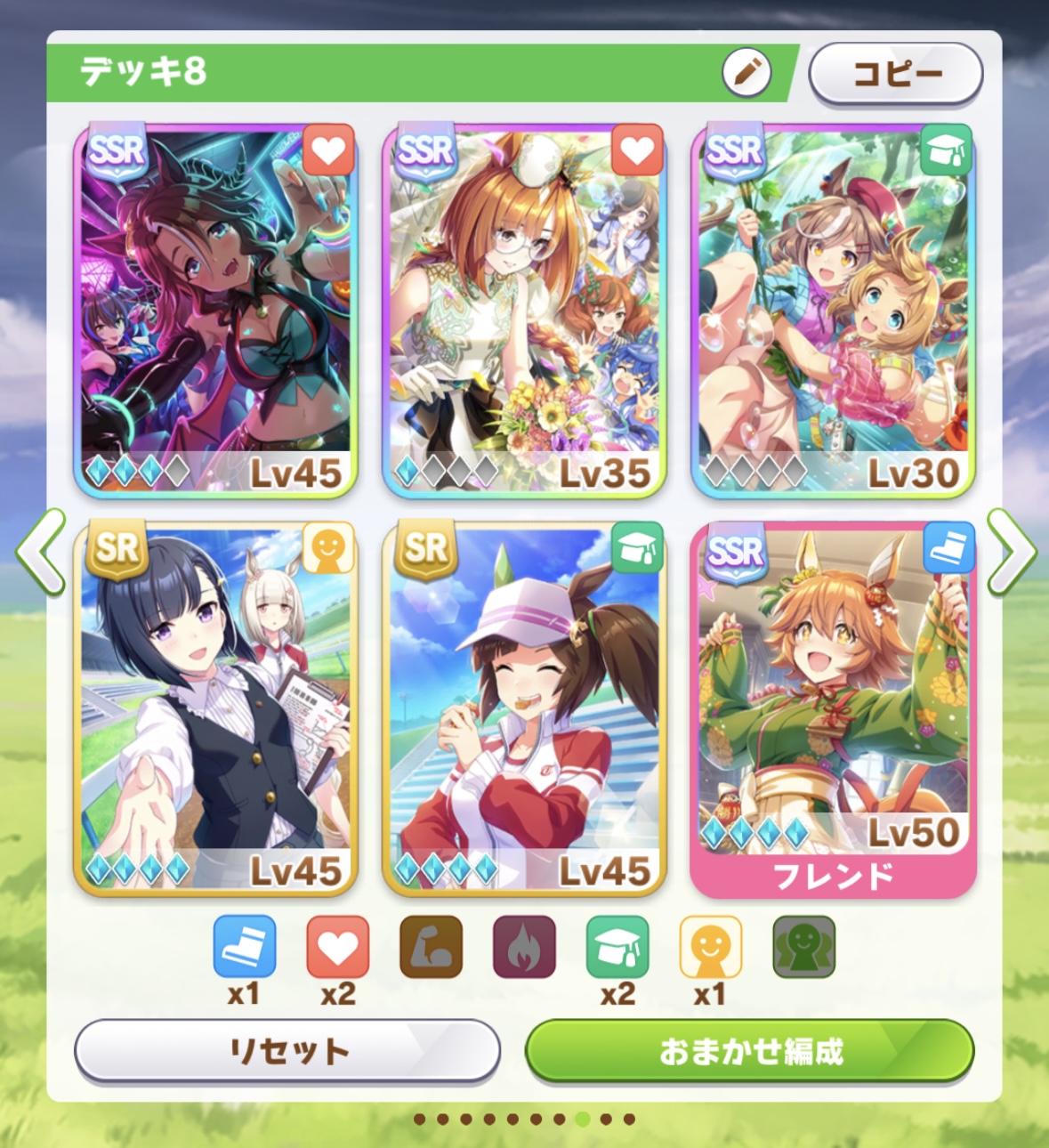The height and width of the screenshot is (1148, 1049).
Task: Choose the Lv35 SSR glasses girl card
Action: [x=524, y=310]
